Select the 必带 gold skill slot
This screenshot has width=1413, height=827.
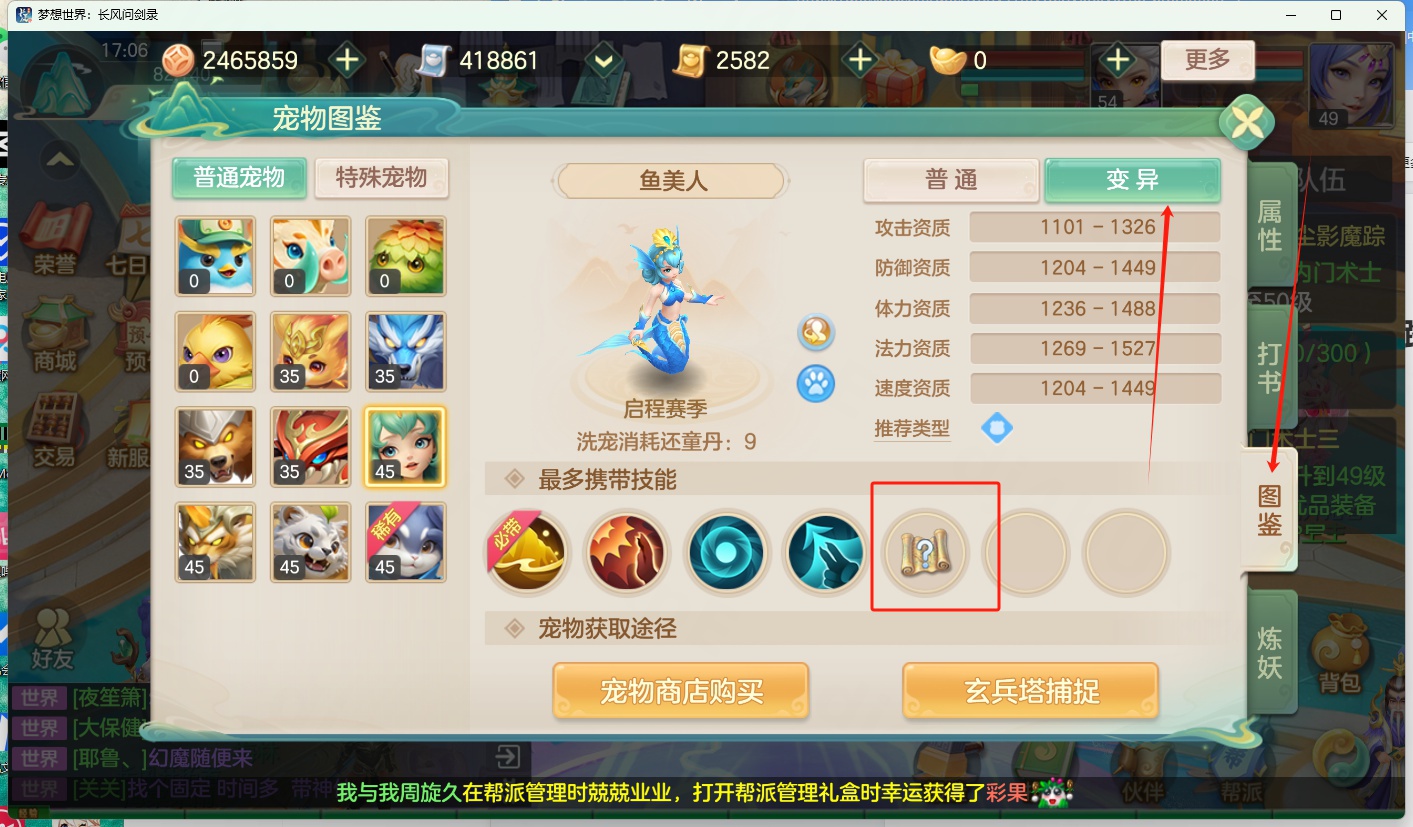527,552
